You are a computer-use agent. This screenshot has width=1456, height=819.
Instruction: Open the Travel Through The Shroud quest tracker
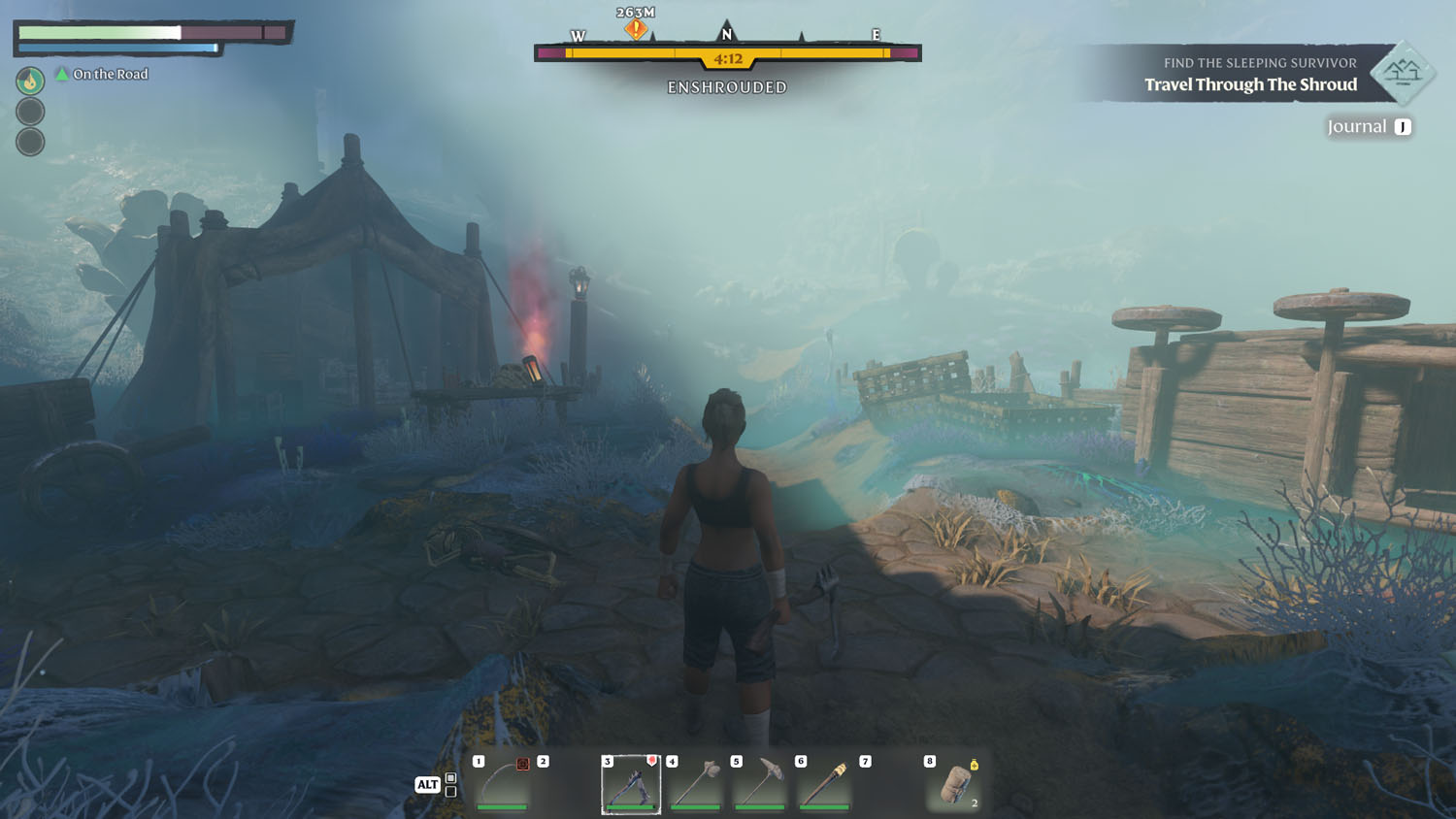point(1250,84)
